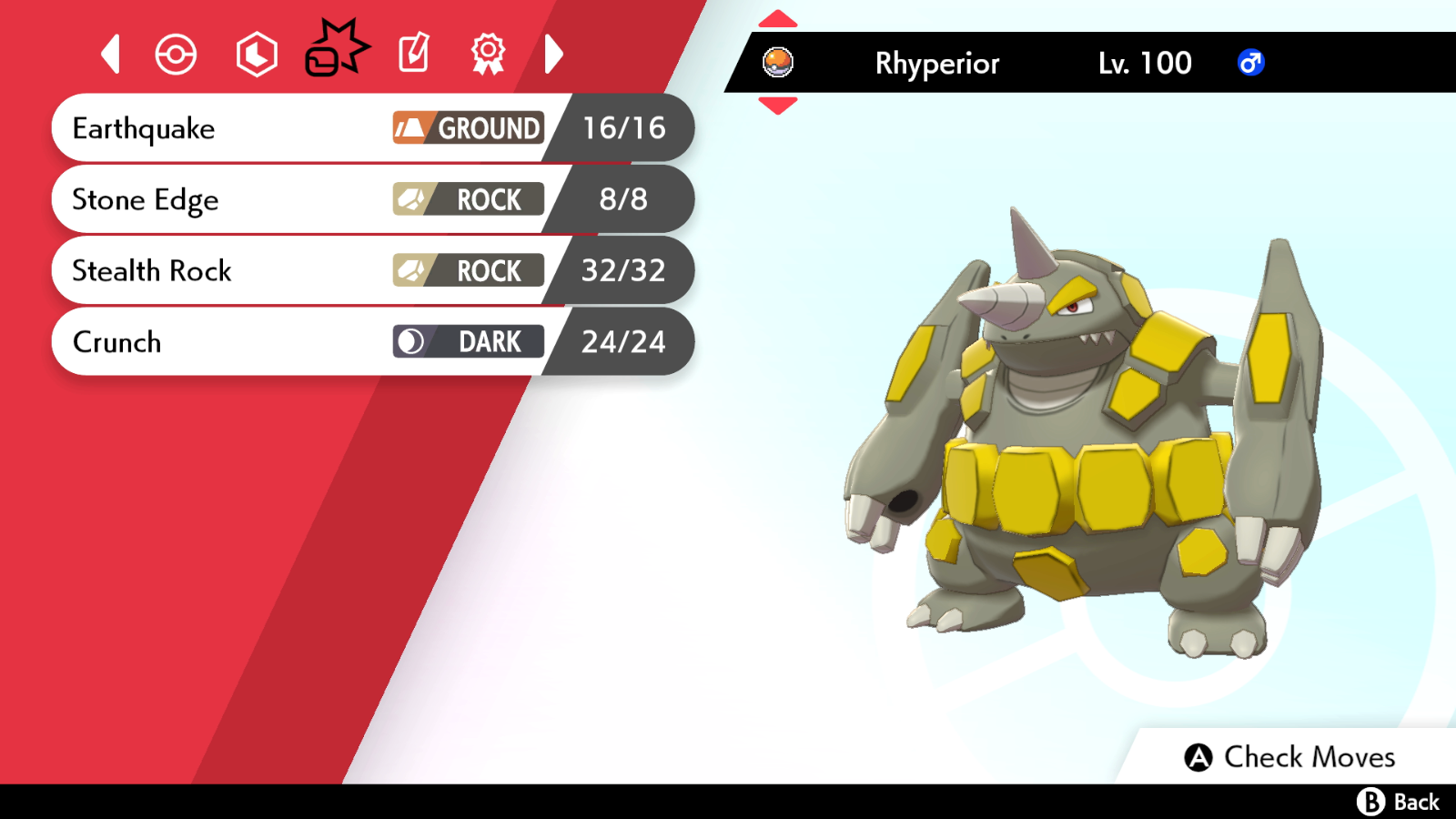
Task: Click the Dark-type icon on Crunch
Action: [411, 341]
